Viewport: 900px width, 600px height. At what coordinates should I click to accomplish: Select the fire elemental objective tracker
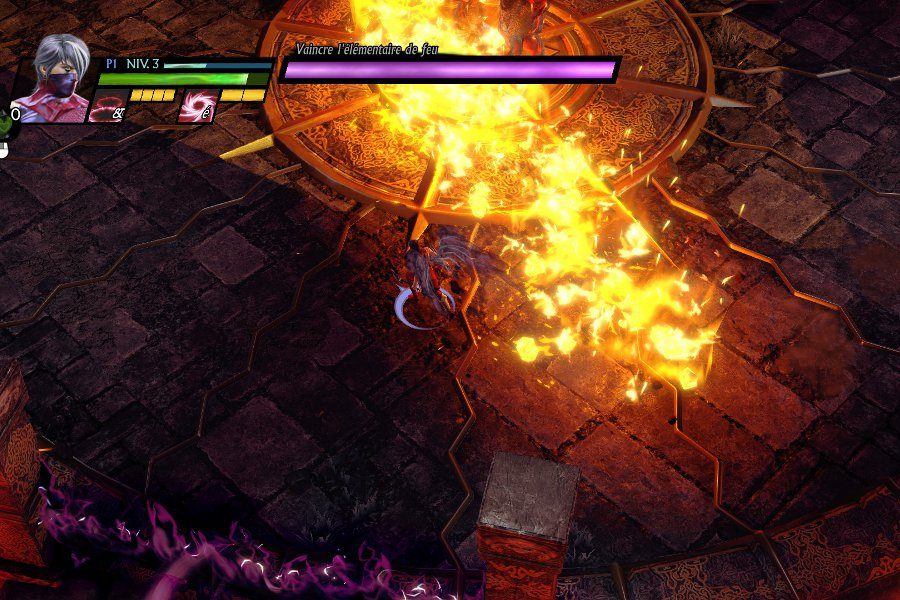tap(450, 68)
